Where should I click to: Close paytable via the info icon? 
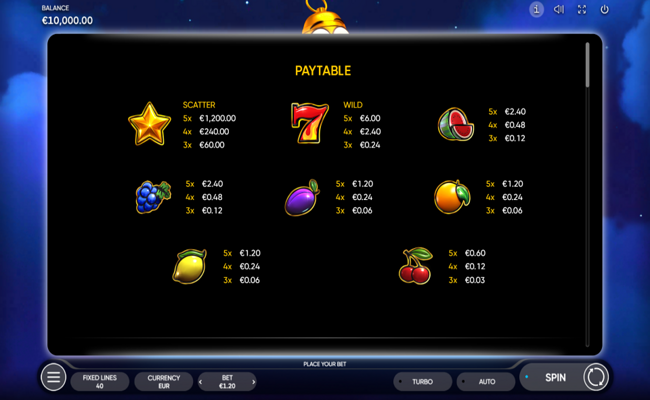[536, 10]
